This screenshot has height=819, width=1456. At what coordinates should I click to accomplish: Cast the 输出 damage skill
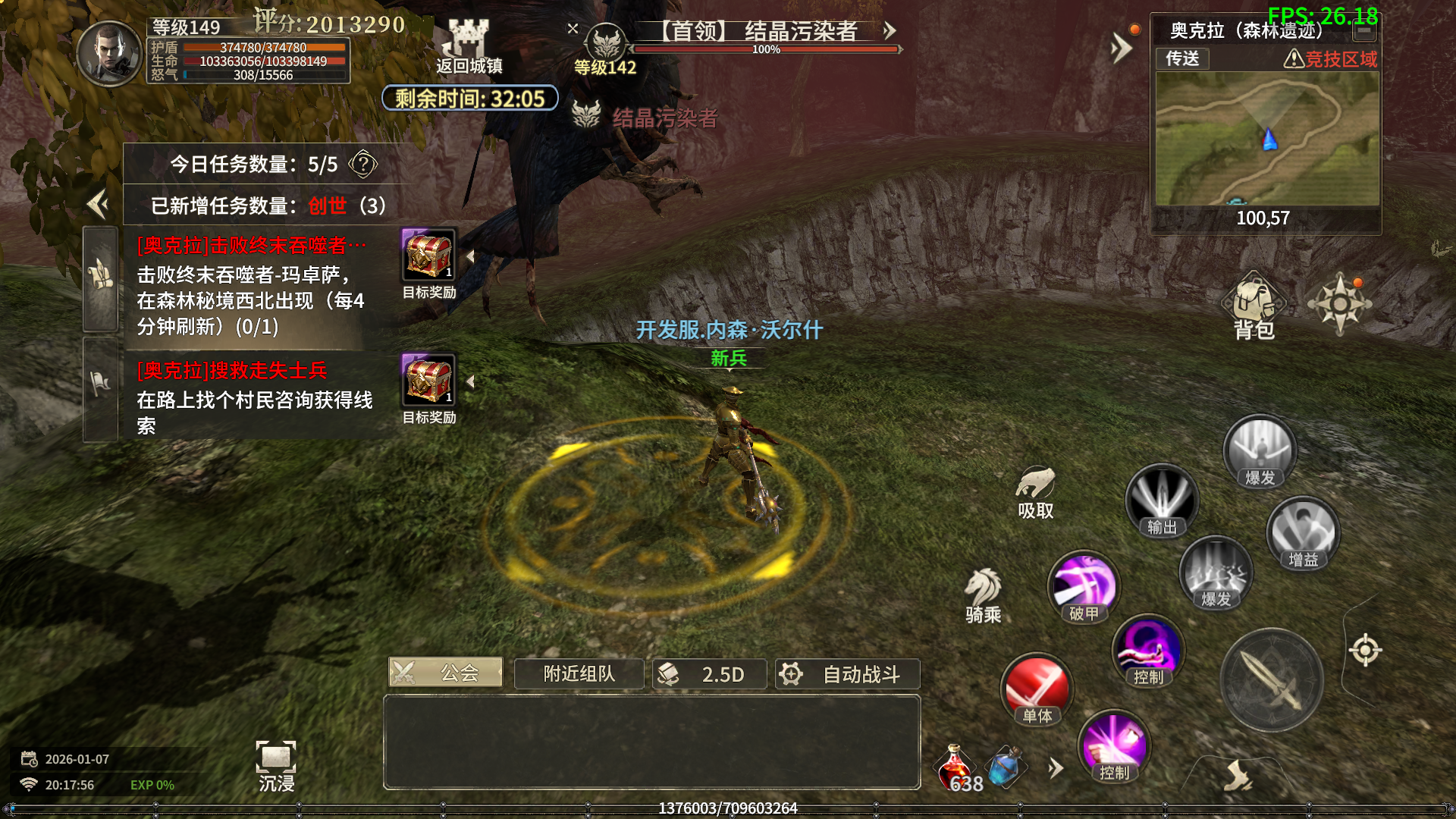click(x=1161, y=500)
